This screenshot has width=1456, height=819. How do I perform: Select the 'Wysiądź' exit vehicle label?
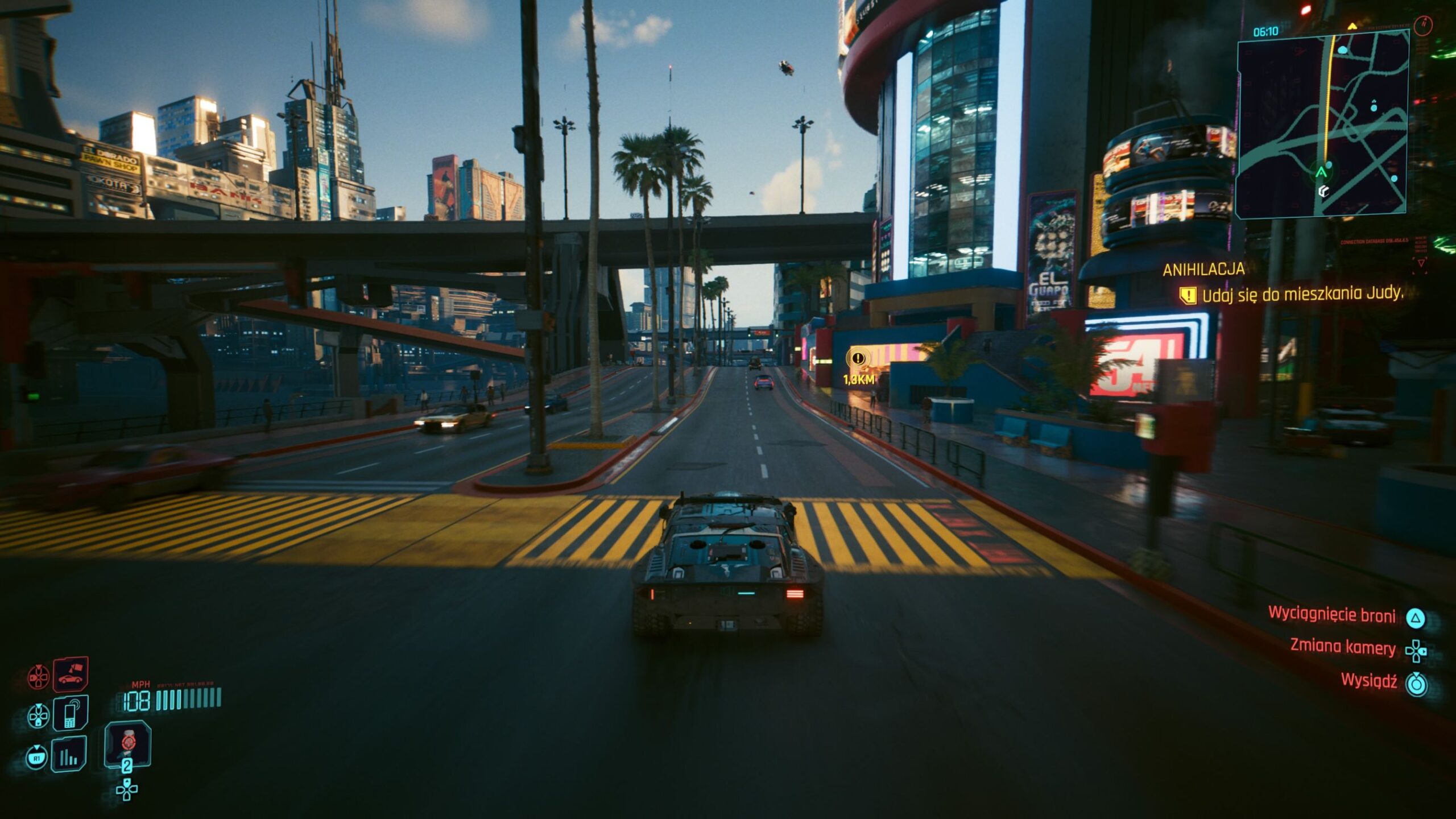point(1368,680)
